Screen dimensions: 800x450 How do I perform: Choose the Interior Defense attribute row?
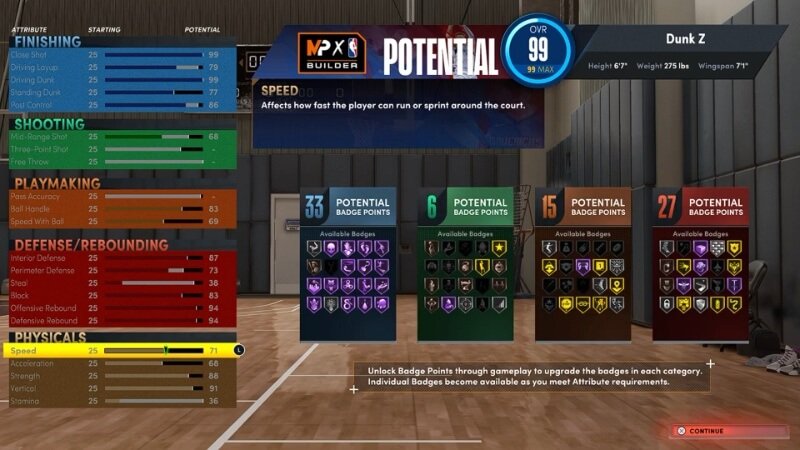point(120,258)
